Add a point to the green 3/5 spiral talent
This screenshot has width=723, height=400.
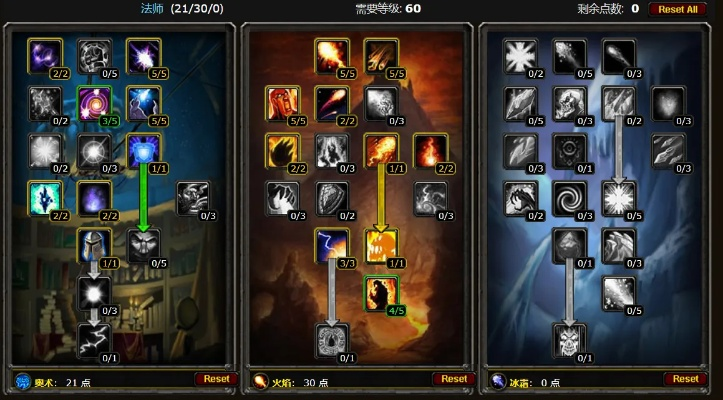point(94,102)
